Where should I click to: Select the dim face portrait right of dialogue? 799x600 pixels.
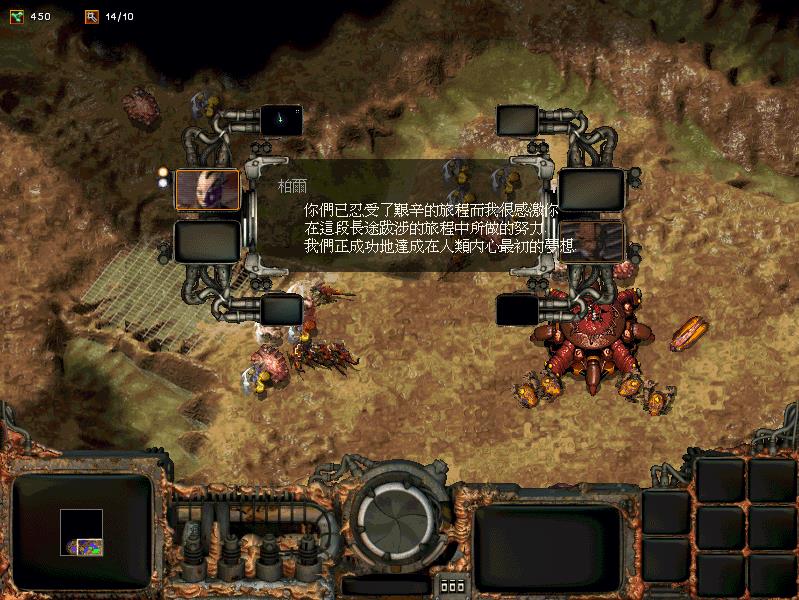591,241
